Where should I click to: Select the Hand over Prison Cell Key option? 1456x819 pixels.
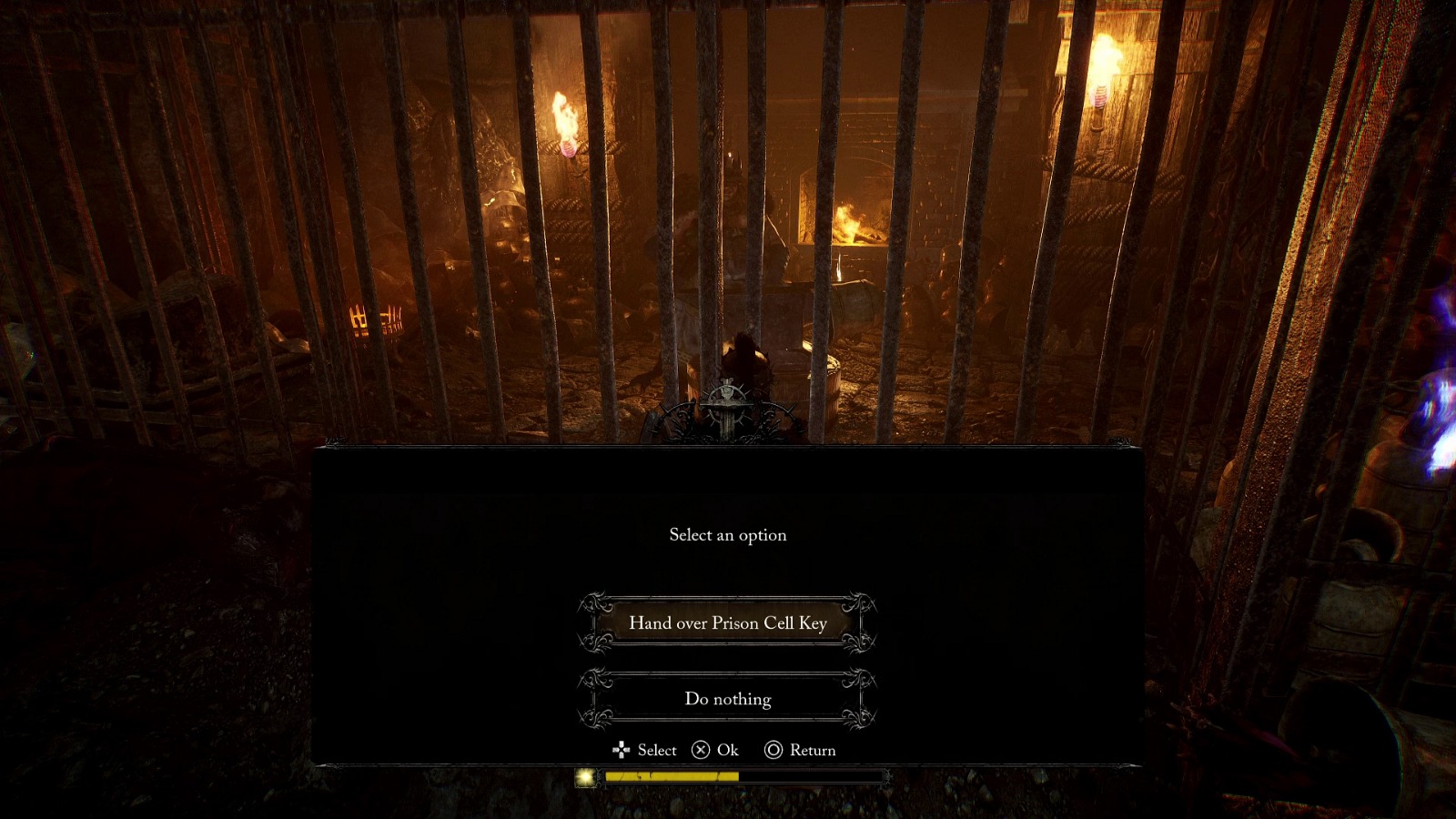(728, 623)
